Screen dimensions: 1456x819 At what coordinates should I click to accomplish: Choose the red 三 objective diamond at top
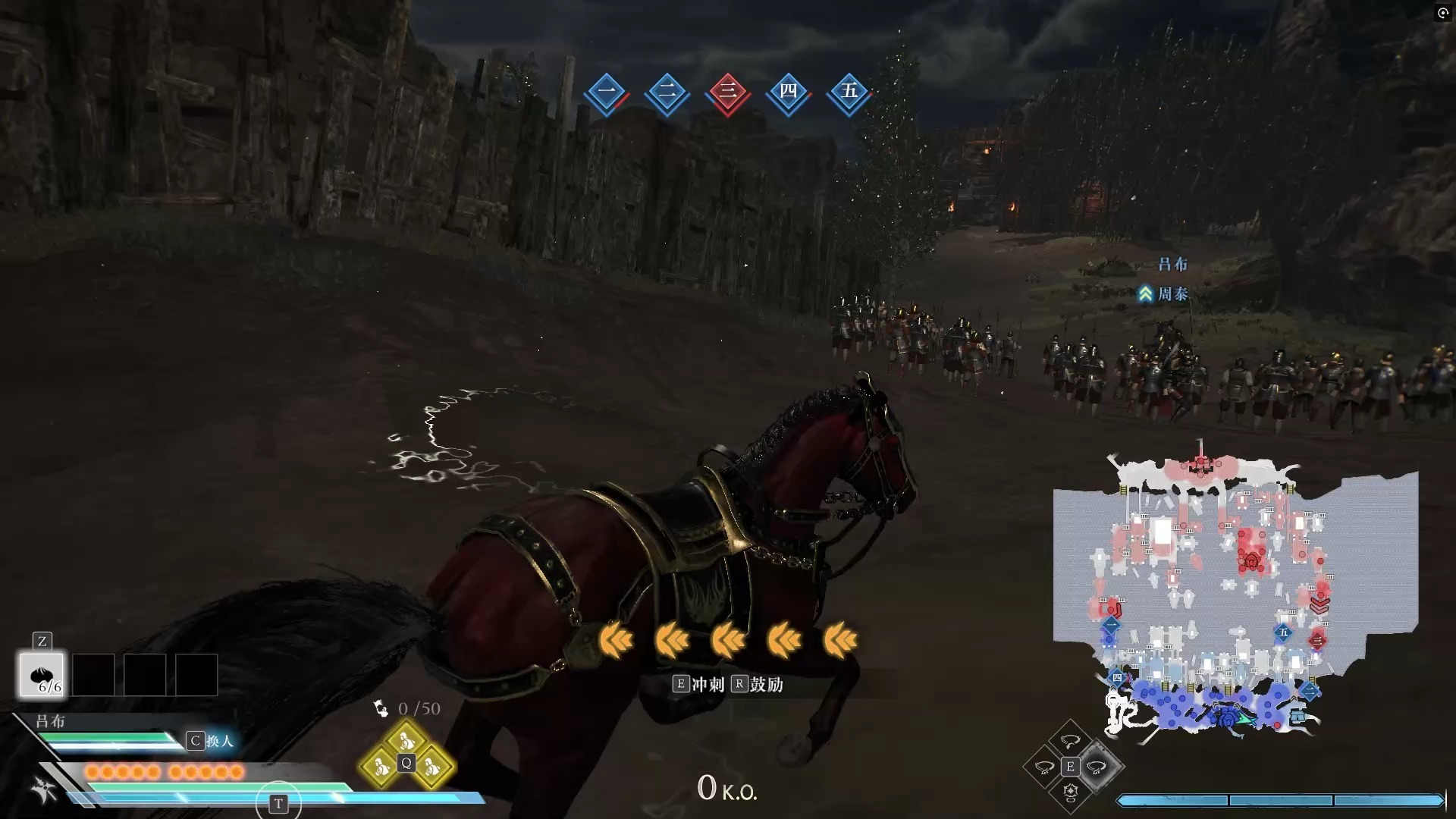point(727,93)
